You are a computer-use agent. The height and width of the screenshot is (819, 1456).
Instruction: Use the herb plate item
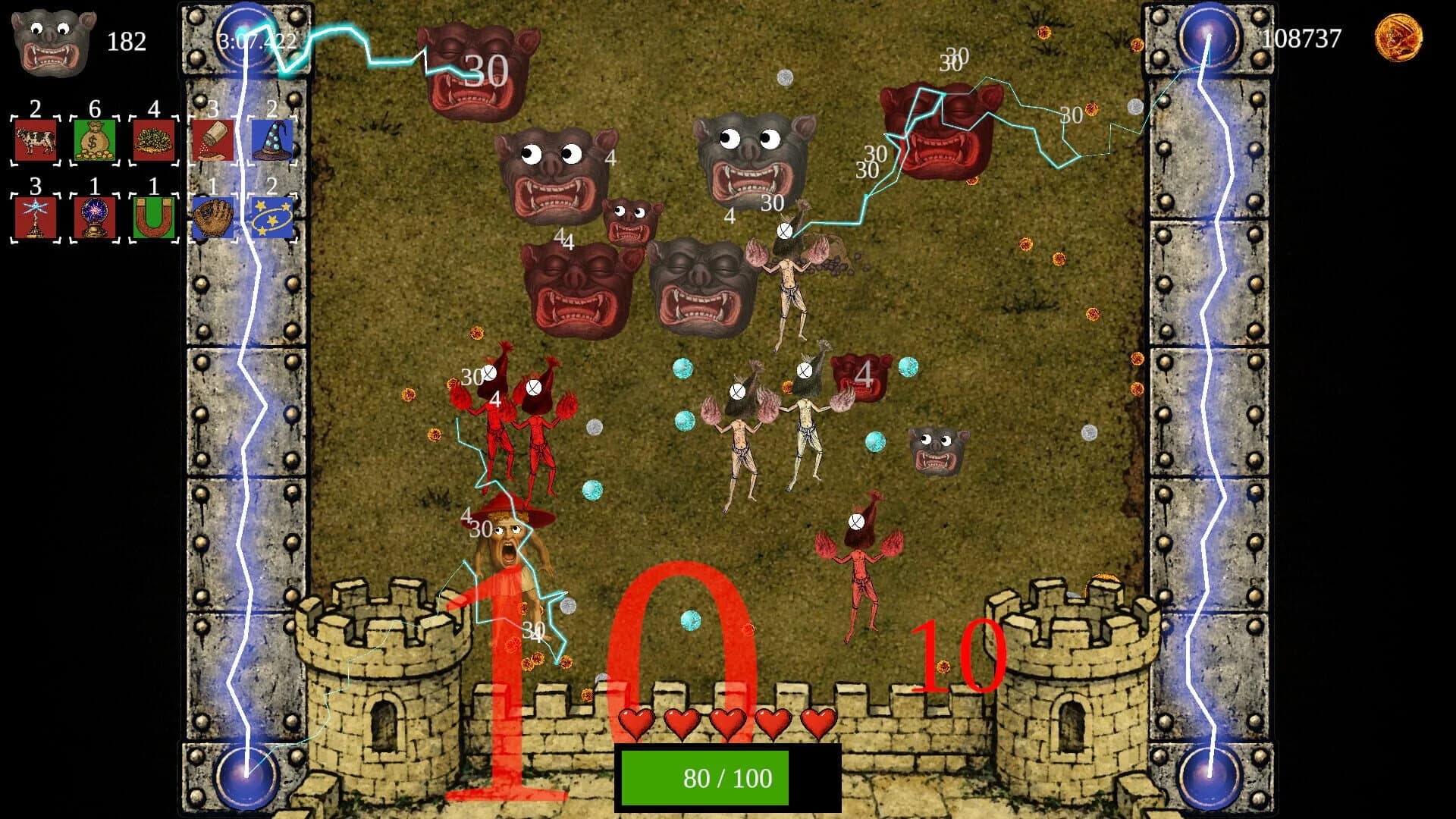click(153, 140)
